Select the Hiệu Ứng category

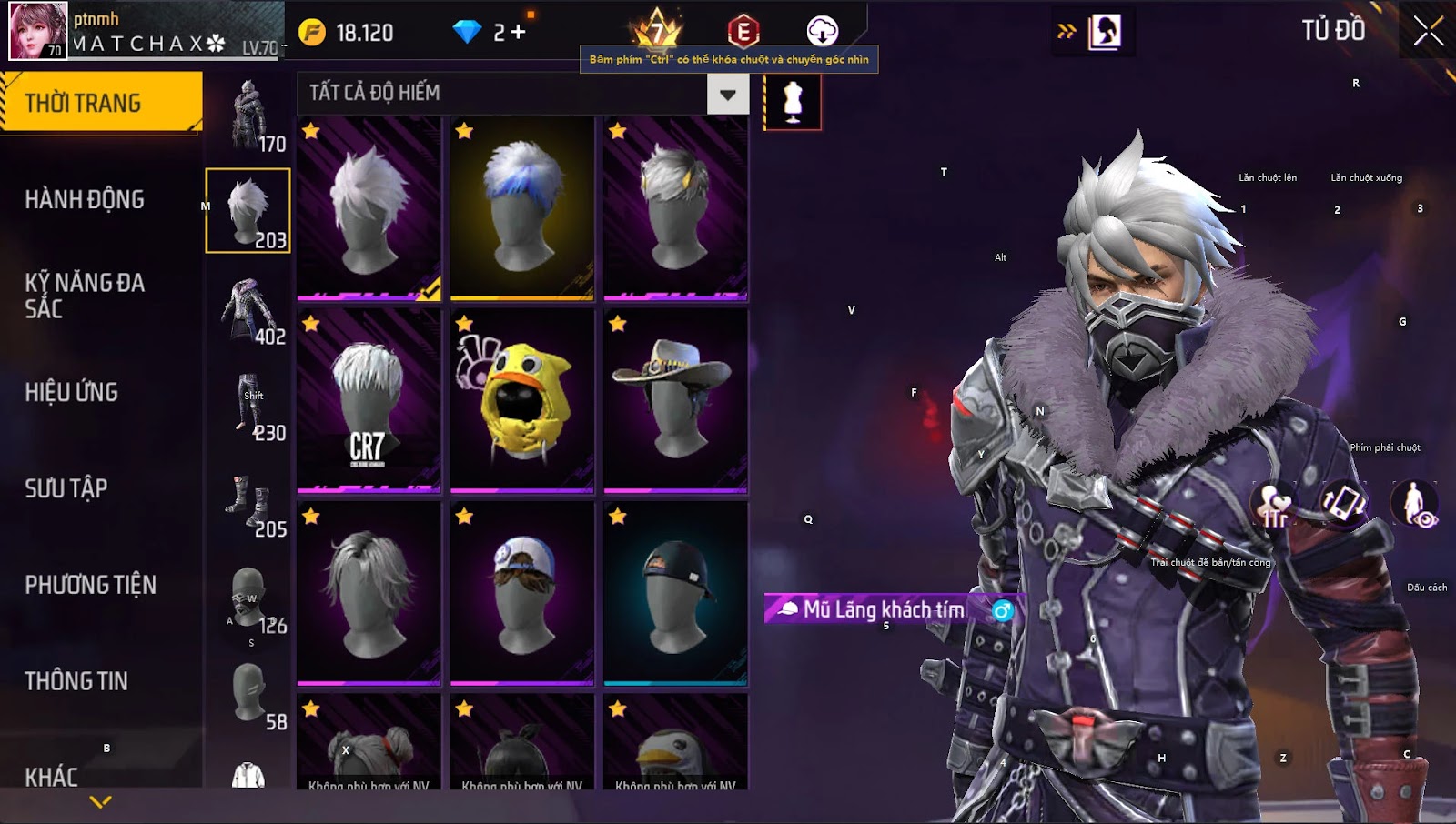[x=72, y=392]
